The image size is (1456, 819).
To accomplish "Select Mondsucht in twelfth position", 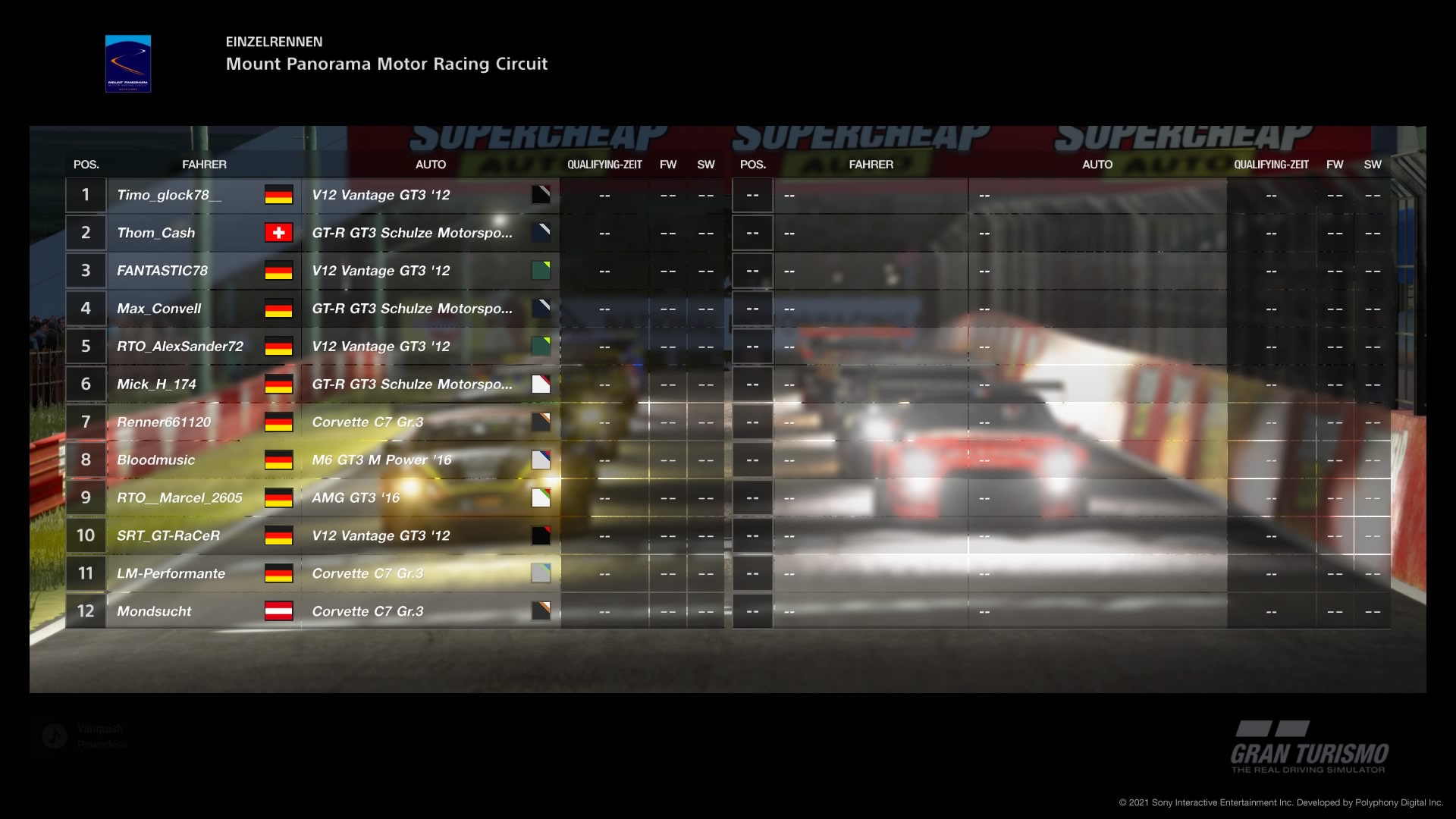I will [x=154, y=612].
